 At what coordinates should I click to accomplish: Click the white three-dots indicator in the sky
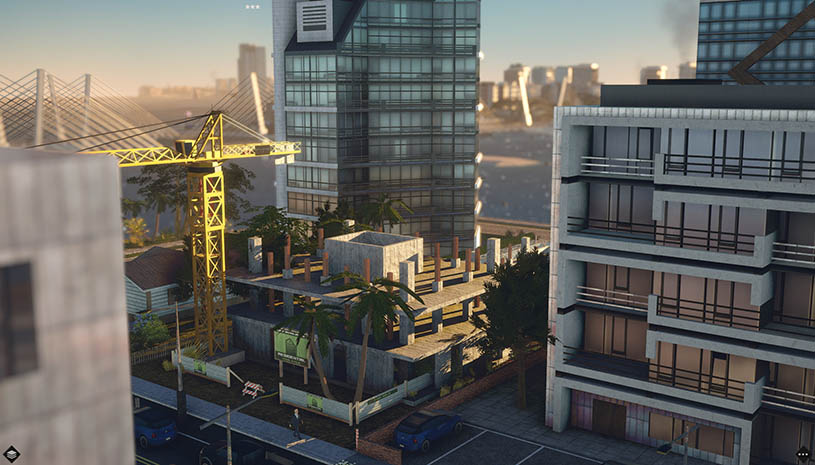click(252, 7)
